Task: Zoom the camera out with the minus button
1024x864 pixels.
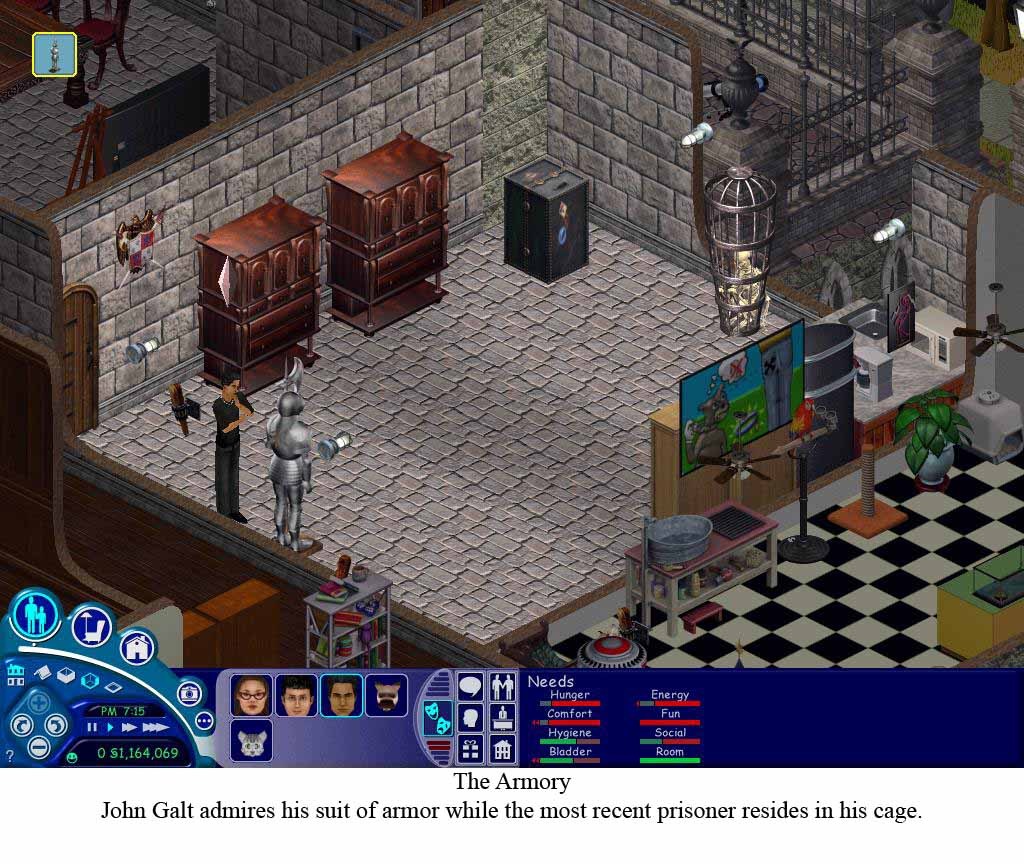Action: click(x=38, y=746)
